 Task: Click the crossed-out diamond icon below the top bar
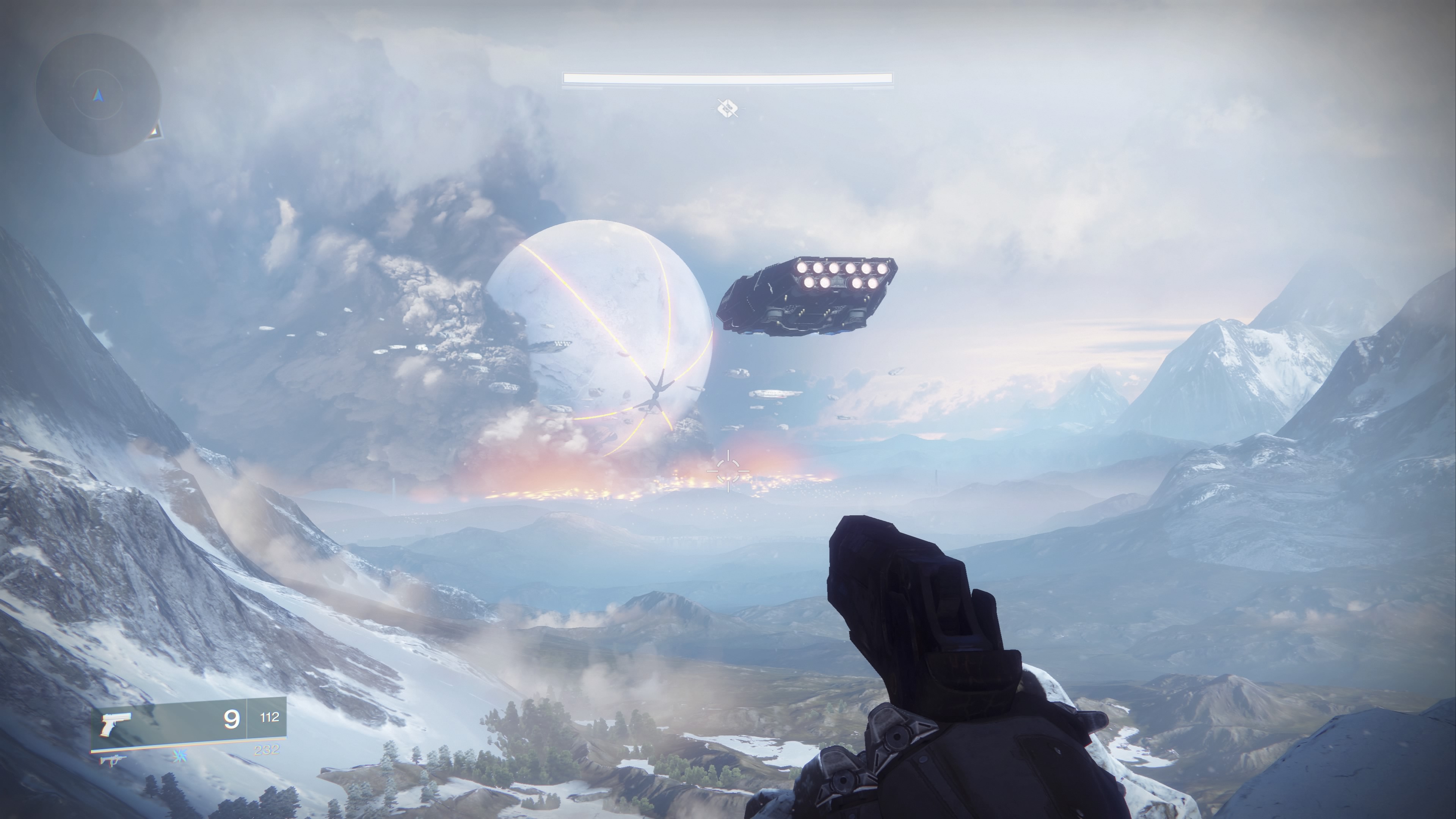coord(728,107)
